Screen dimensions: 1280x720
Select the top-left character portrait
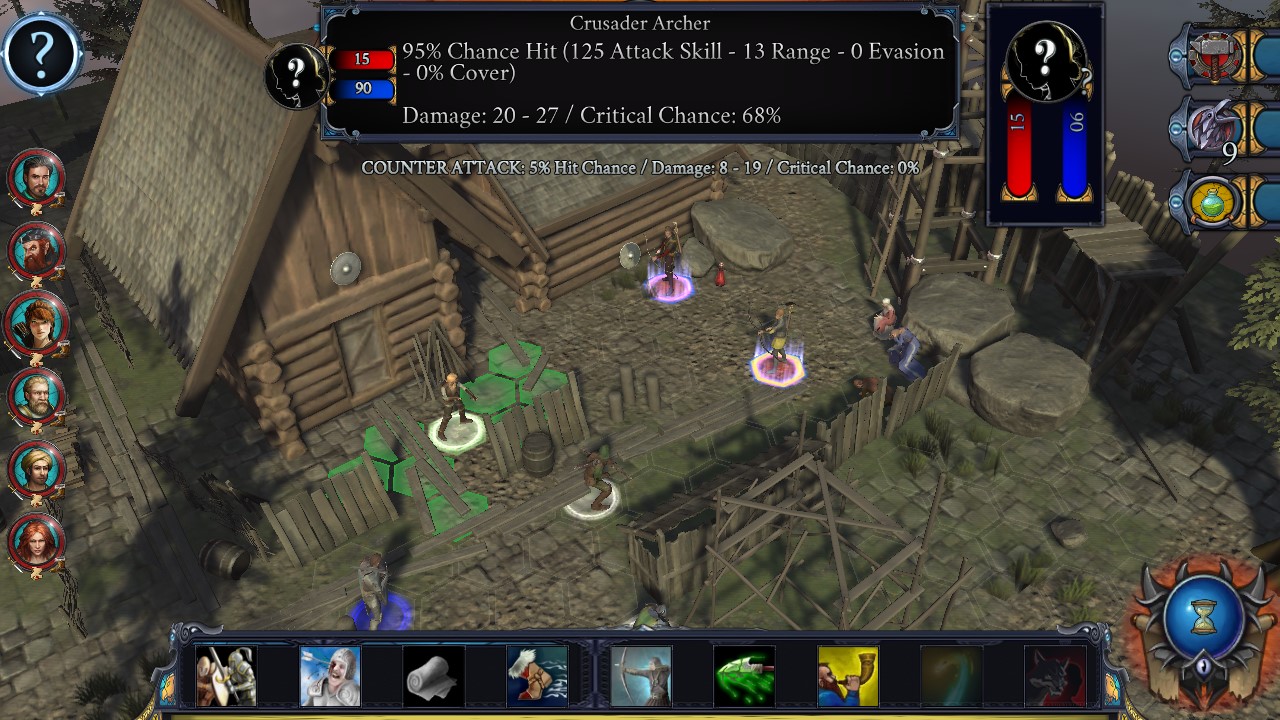37,178
